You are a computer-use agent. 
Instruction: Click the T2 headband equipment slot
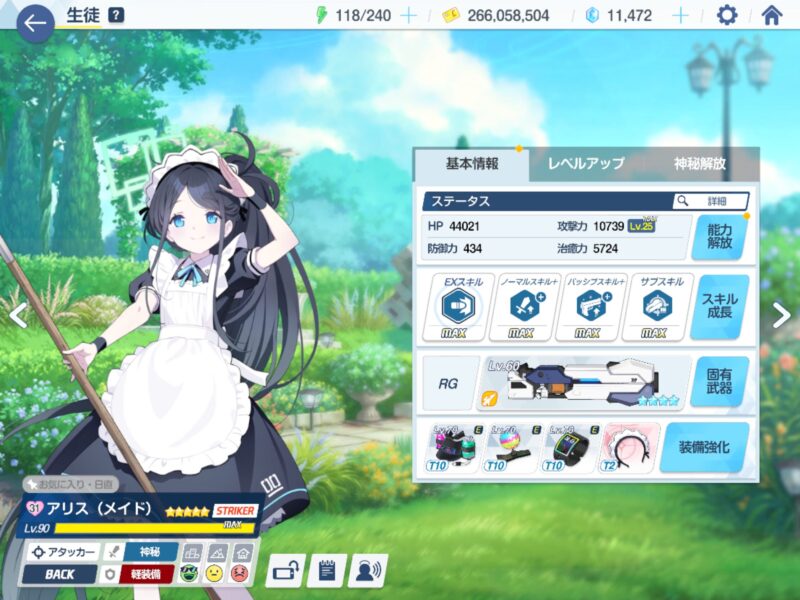pyautogui.click(x=630, y=447)
